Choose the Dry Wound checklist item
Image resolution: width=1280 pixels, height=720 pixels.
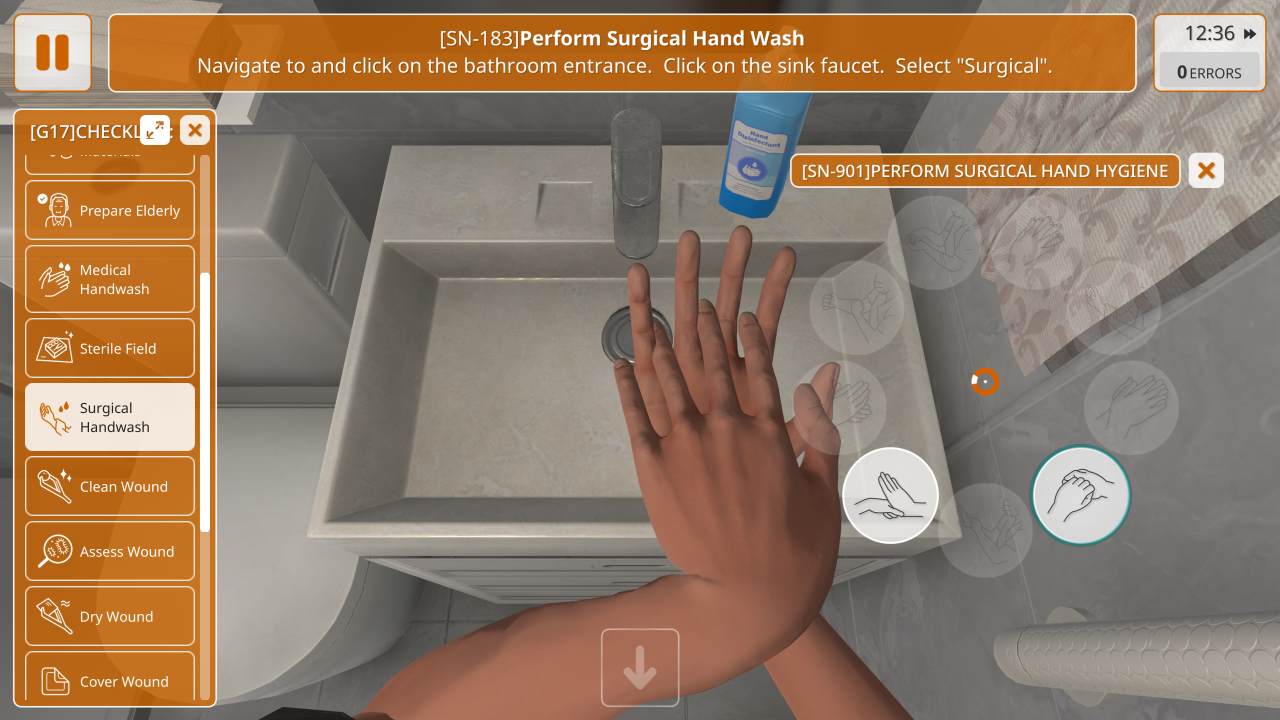coord(110,616)
